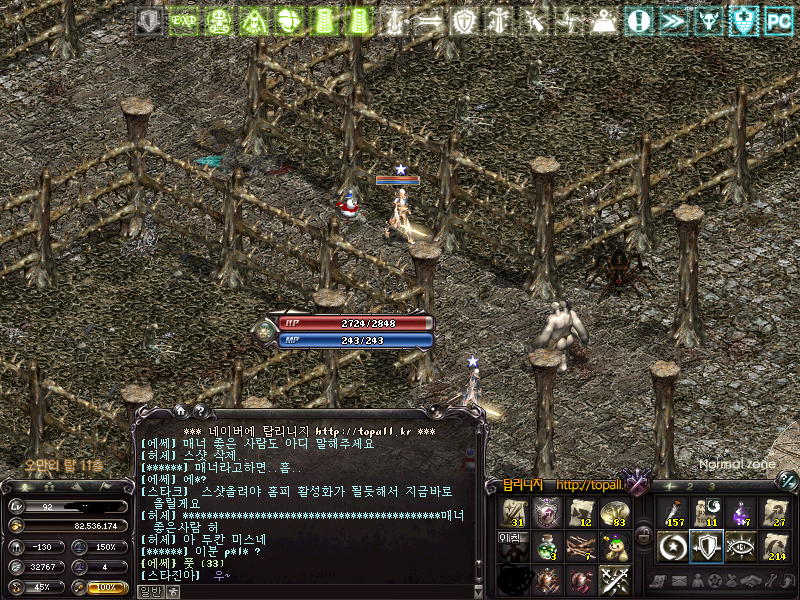Click the PC icon in top bar
Viewport: 800px width, 600px height.
tap(777, 20)
